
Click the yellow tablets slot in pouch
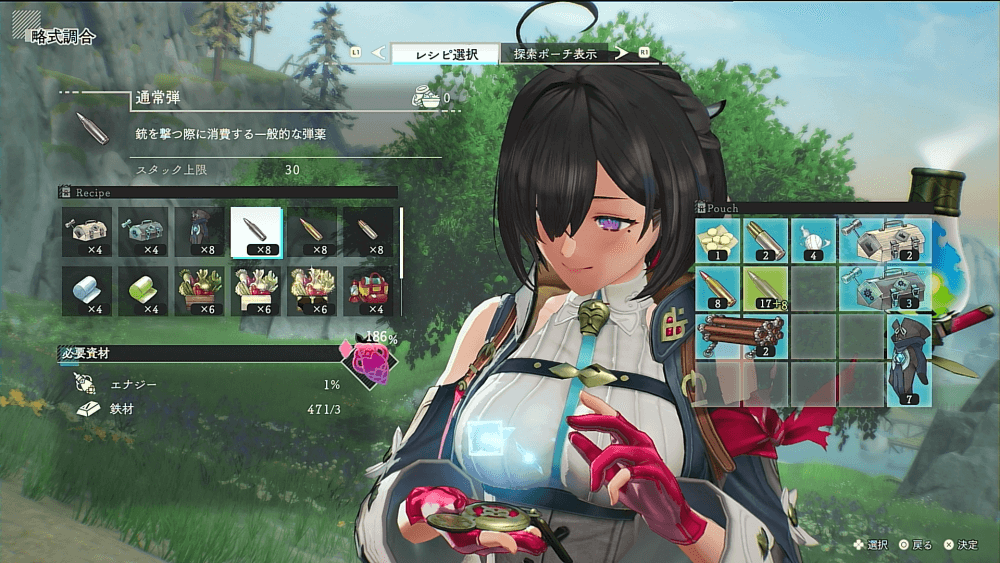pos(719,240)
